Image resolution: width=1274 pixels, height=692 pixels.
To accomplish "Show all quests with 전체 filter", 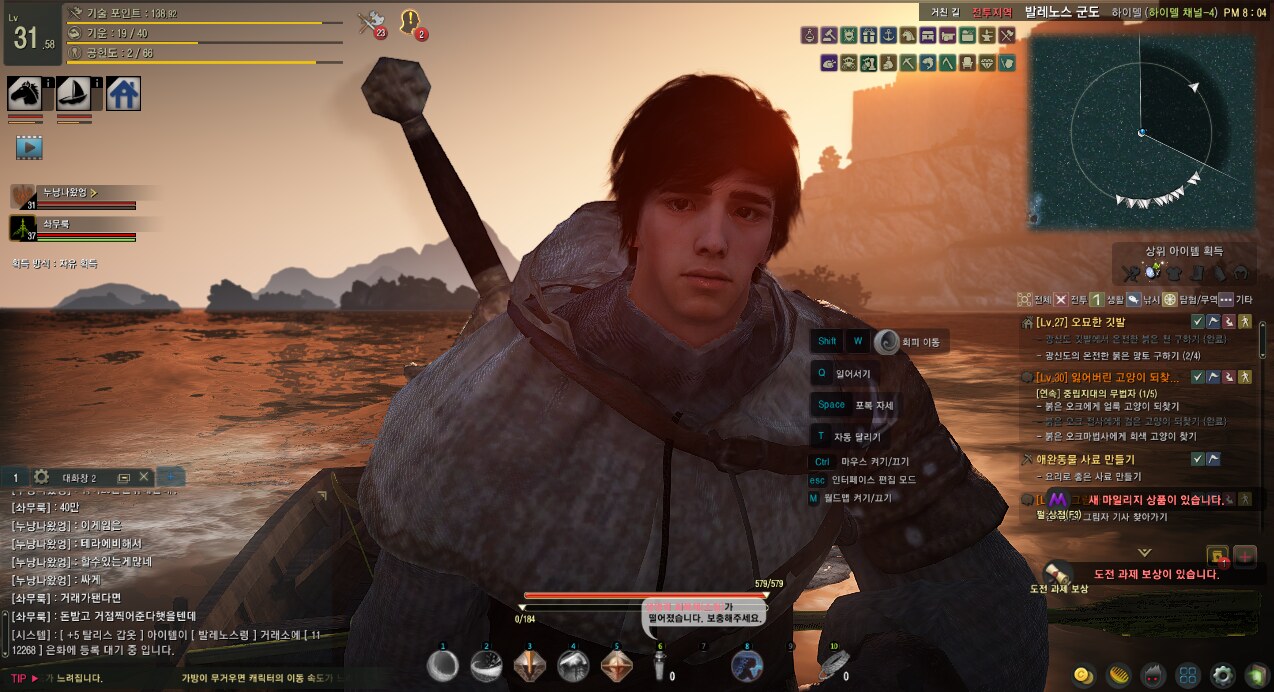I will tap(1034, 299).
